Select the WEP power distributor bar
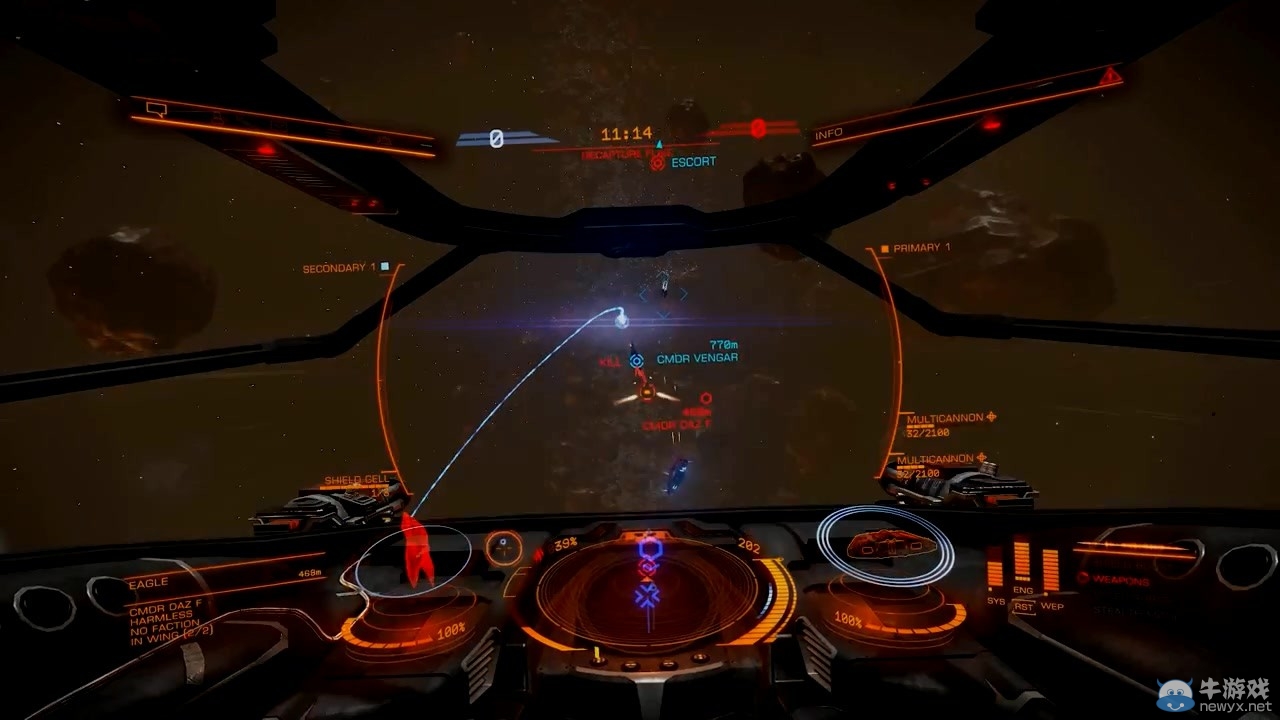Screen dimensions: 1280x720 tap(1051, 568)
